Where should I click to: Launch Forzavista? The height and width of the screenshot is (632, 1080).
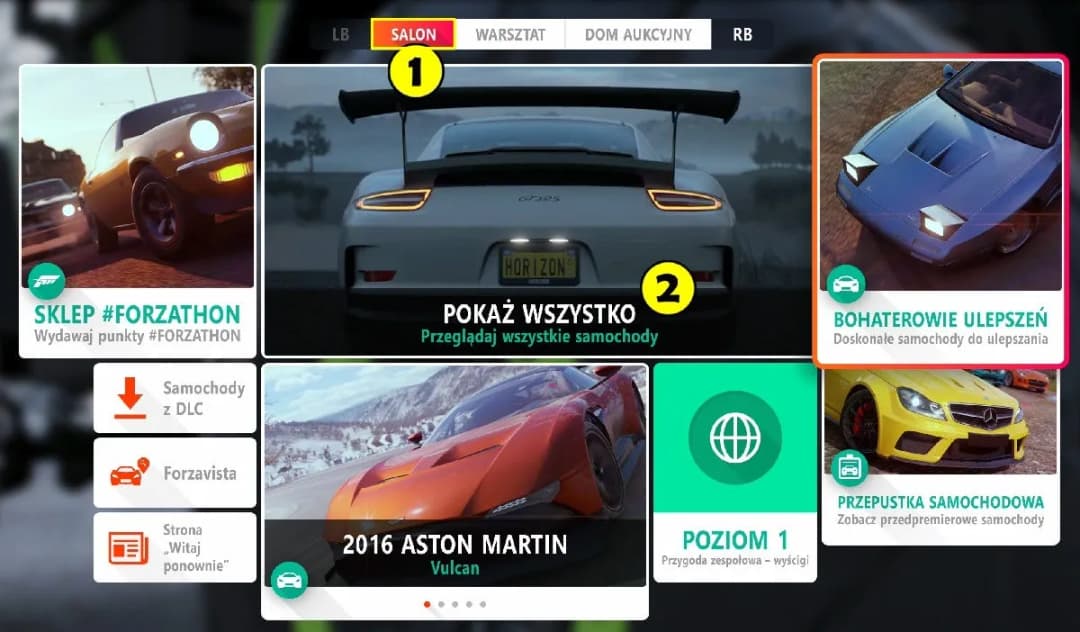point(176,473)
